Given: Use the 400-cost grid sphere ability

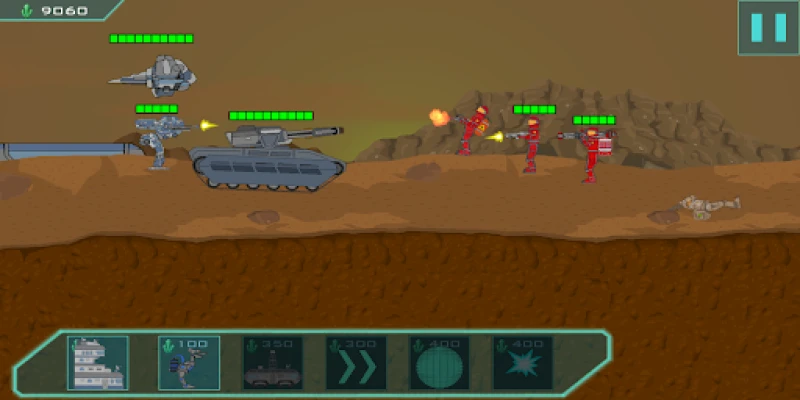Looking at the screenshot, I should [x=440, y=362].
